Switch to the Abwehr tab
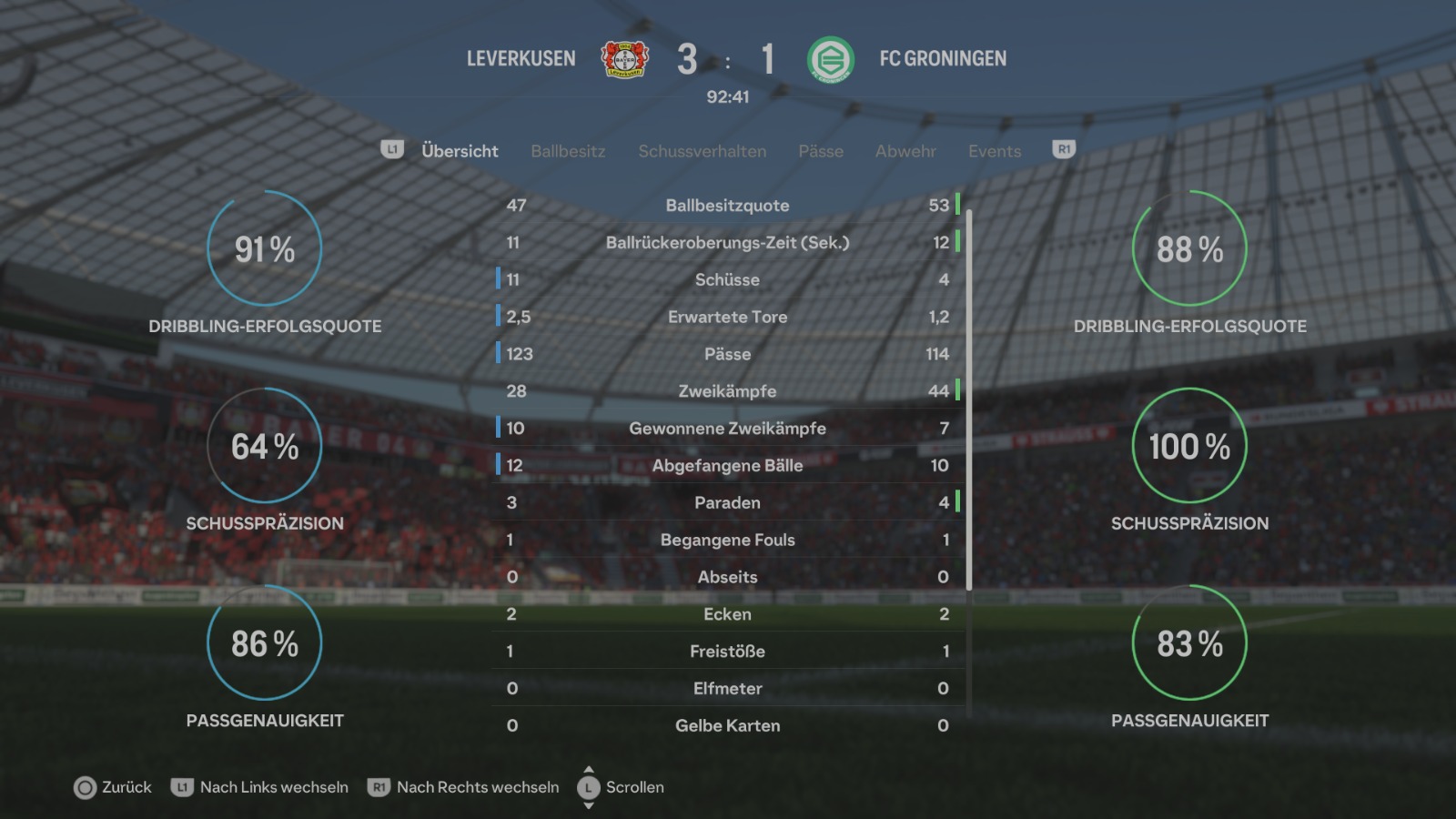 (905, 151)
